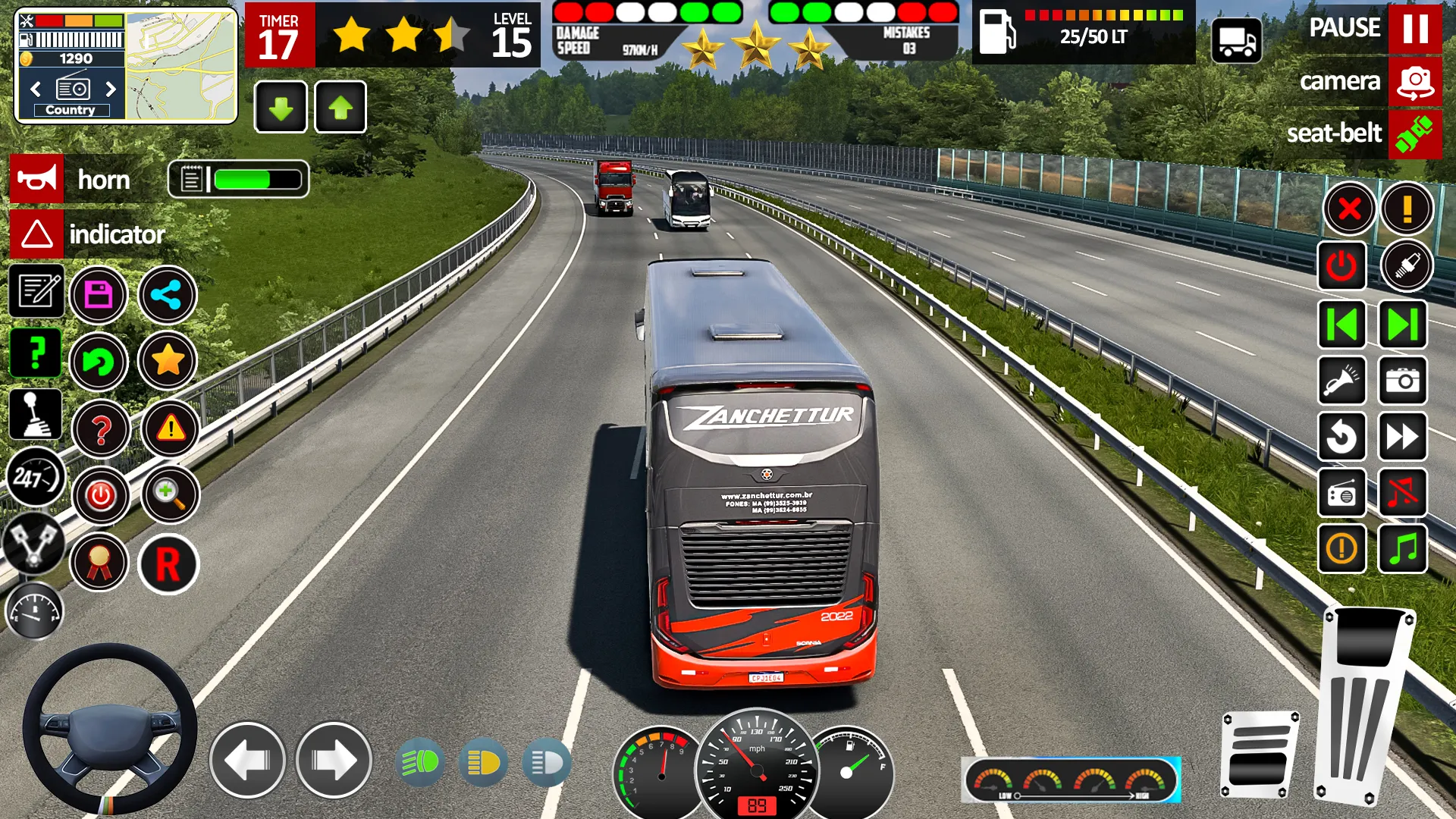The height and width of the screenshot is (819, 1456).
Task: Save the game with the floppy disk icon
Action: [97, 296]
